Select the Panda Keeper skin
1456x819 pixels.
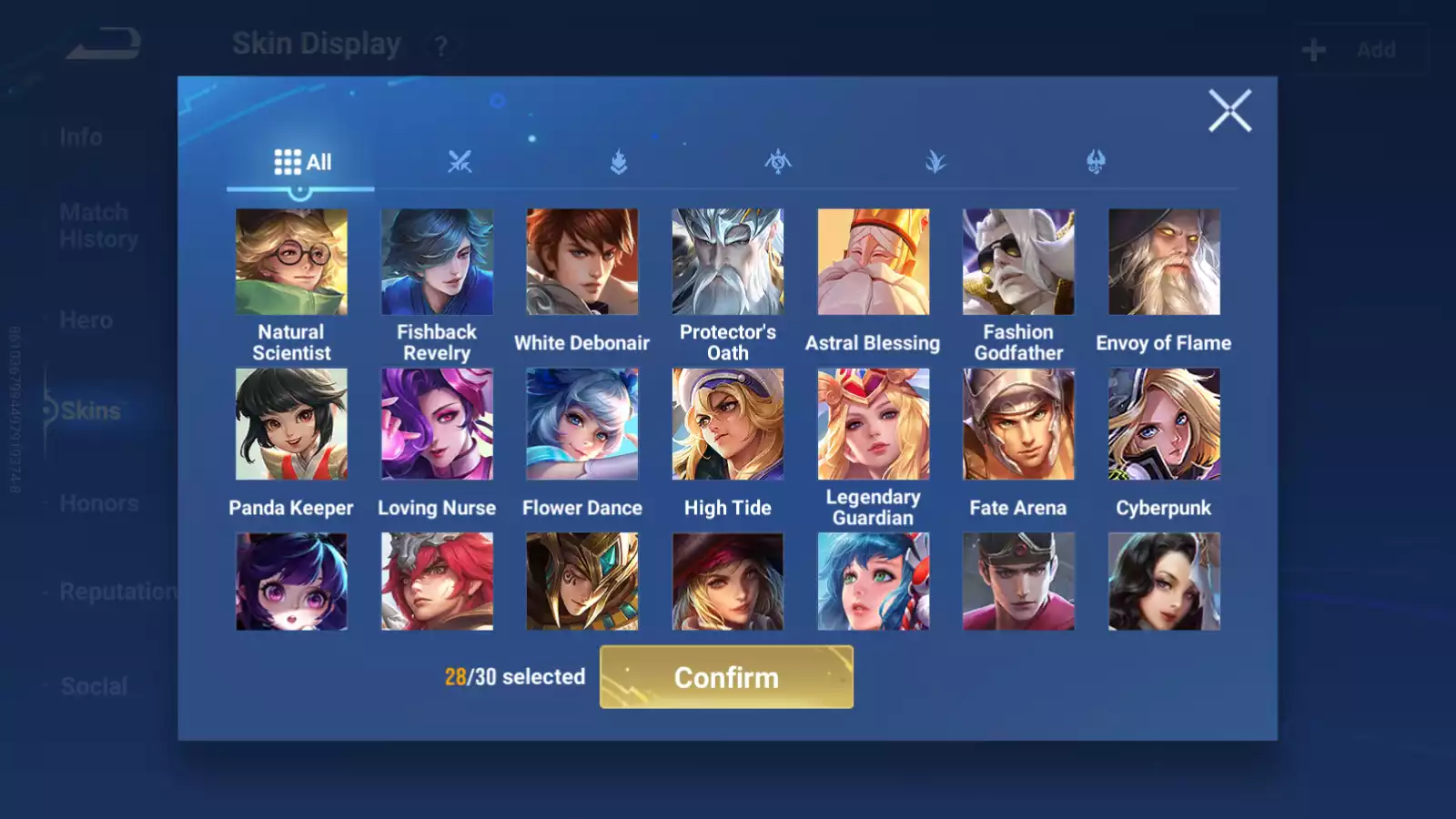point(291,424)
